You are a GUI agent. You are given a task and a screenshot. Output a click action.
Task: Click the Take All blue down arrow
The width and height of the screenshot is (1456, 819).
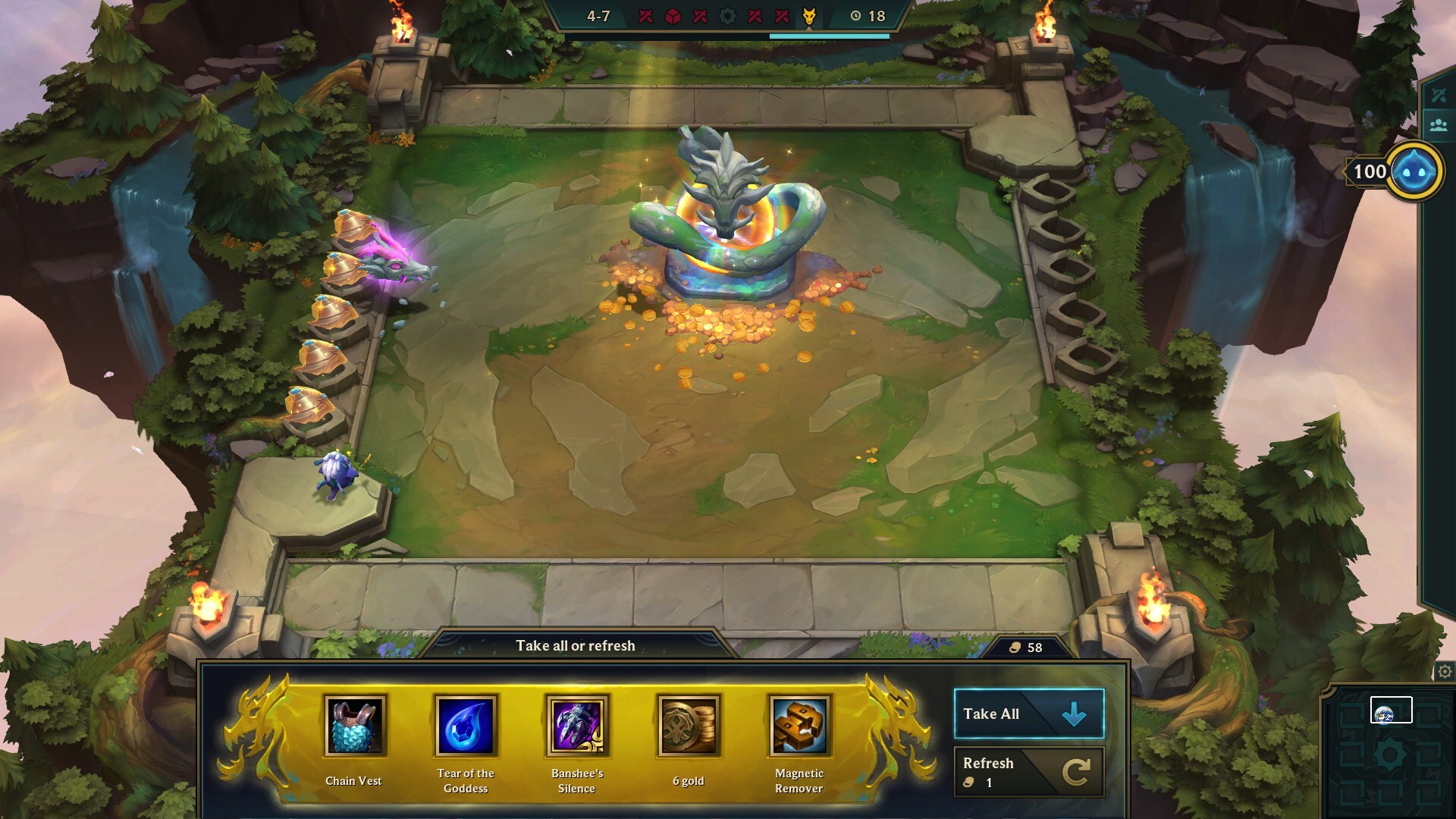1075,713
